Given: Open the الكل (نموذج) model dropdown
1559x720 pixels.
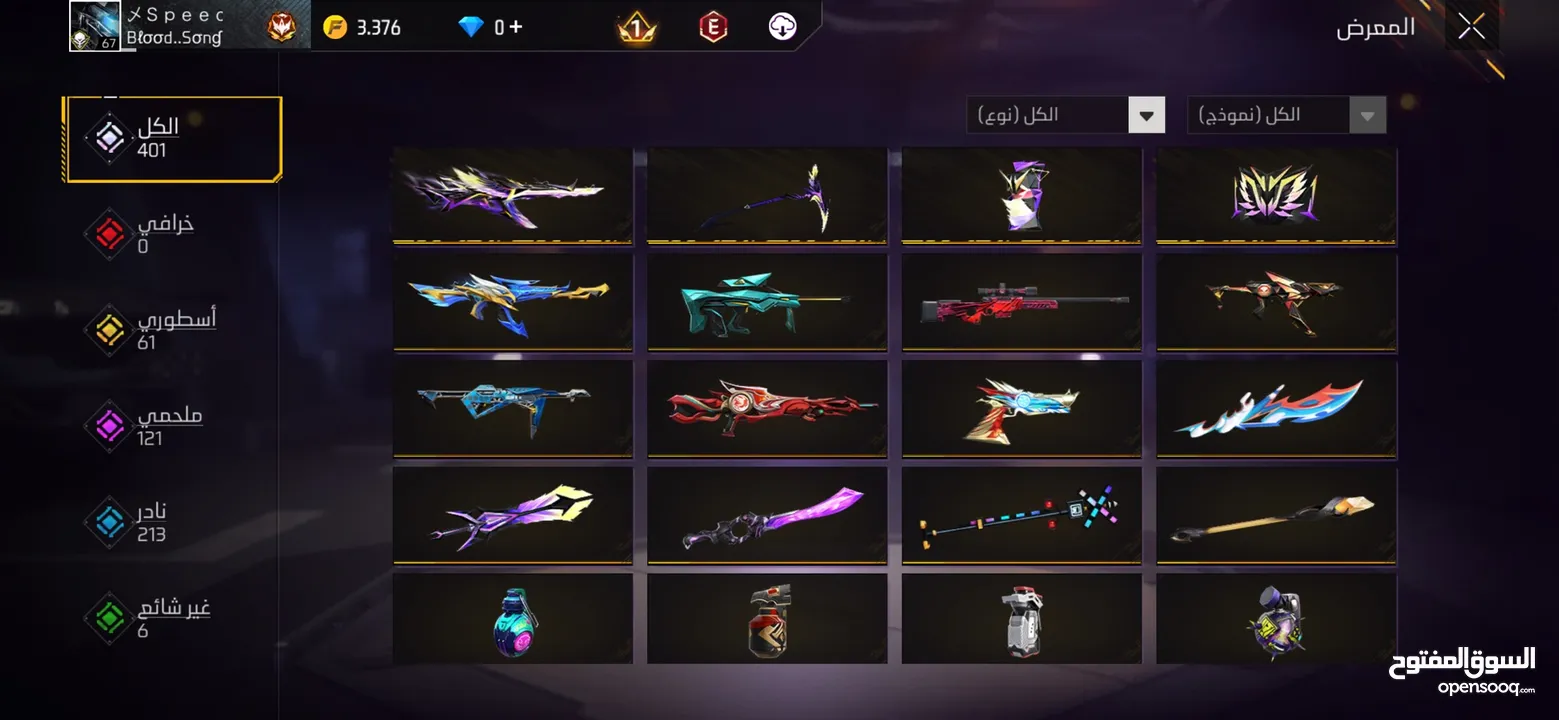Looking at the screenshot, I should point(1286,115).
